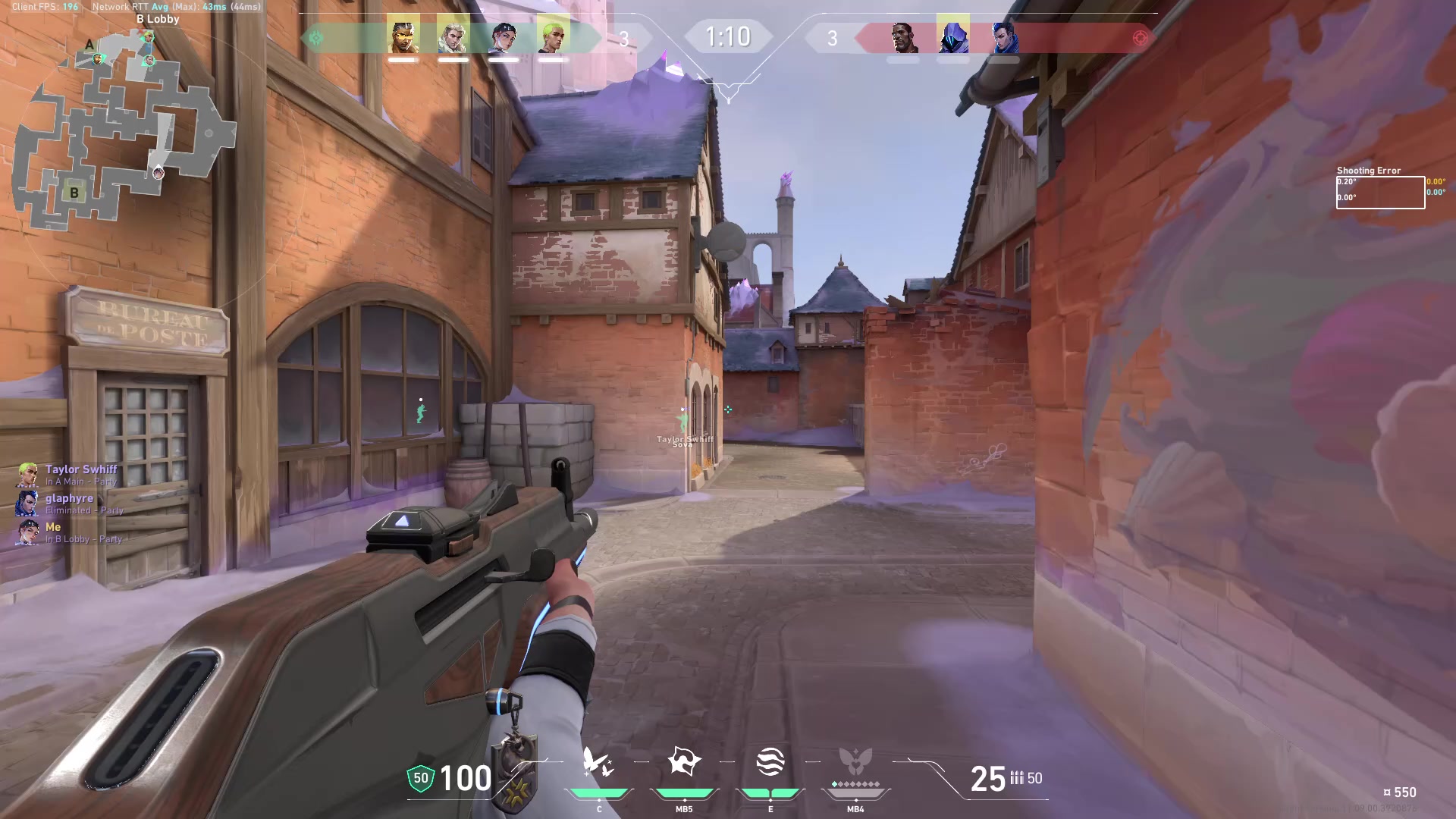Click the B site marker on minimap
1456x819 pixels.
pyautogui.click(x=74, y=193)
